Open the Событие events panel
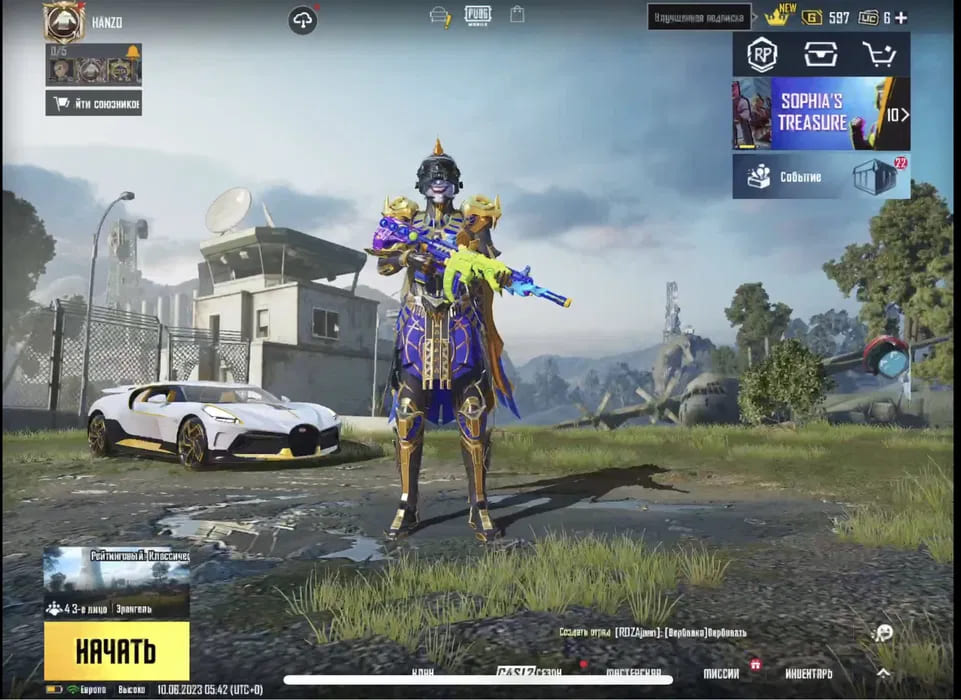Screen dimensions: 961x700 [820, 176]
